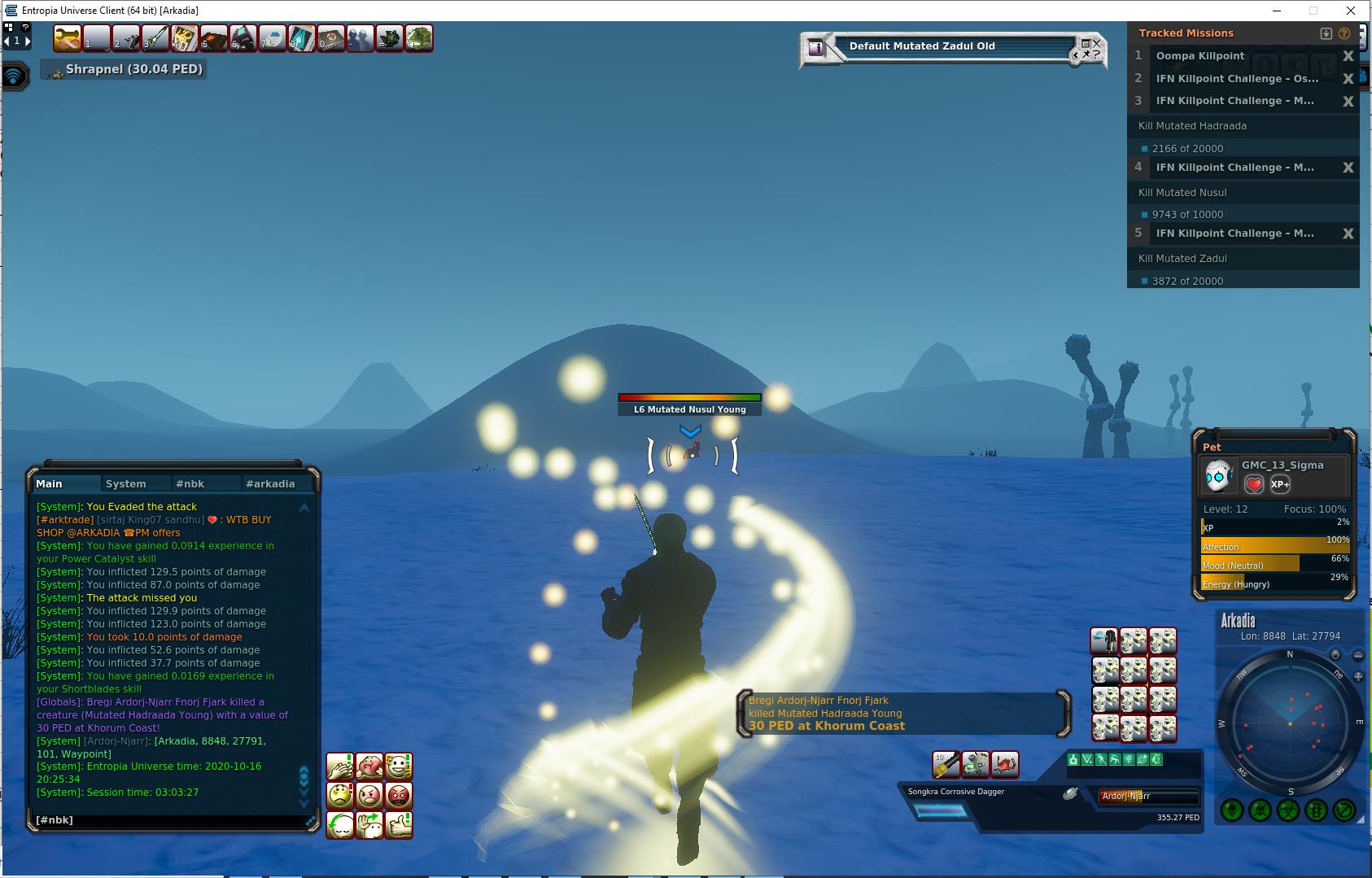Equip the sword in hotbar slot 3
The height and width of the screenshot is (878, 1372).
click(155, 38)
